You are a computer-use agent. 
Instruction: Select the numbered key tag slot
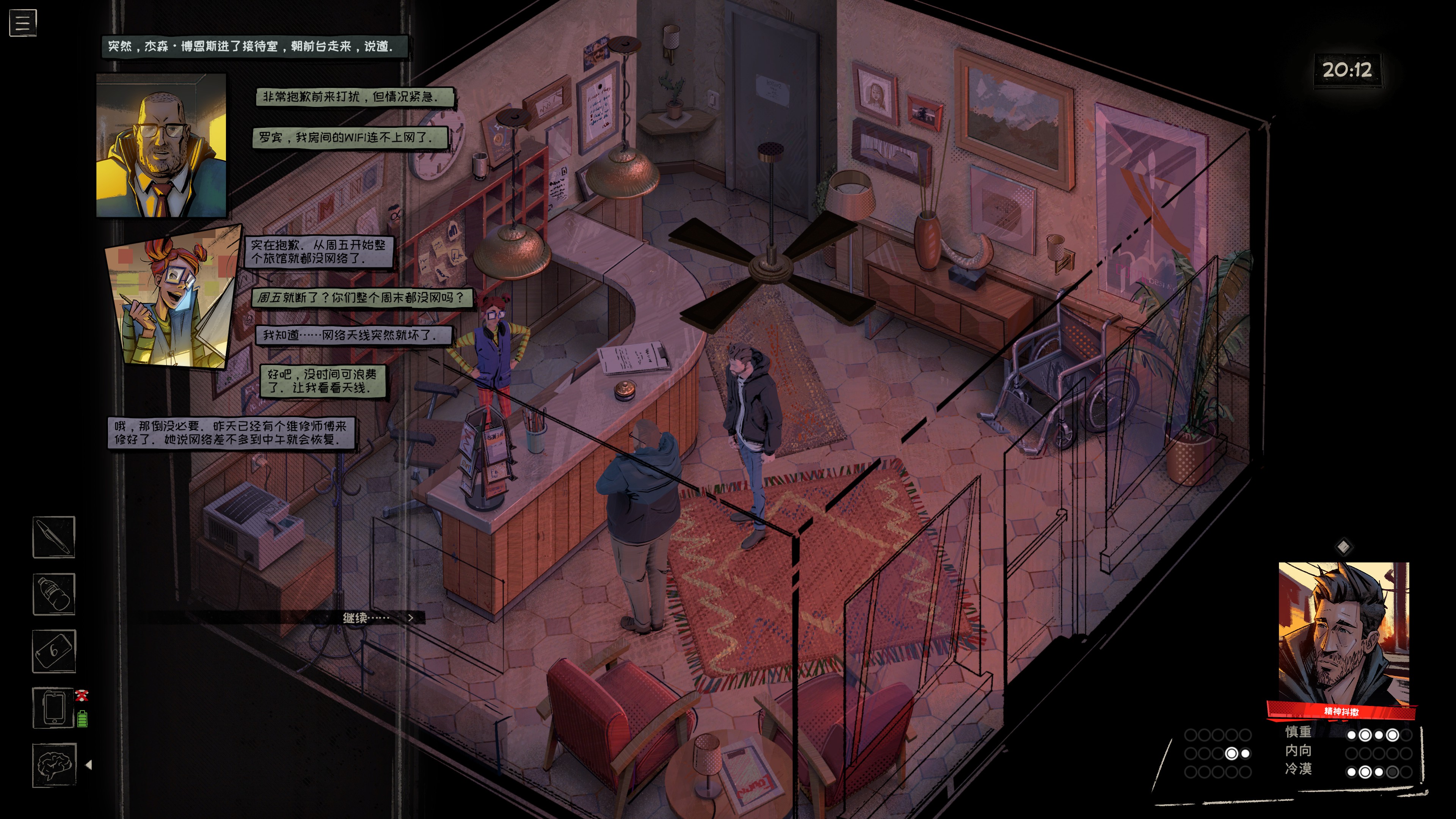click(x=54, y=651)
